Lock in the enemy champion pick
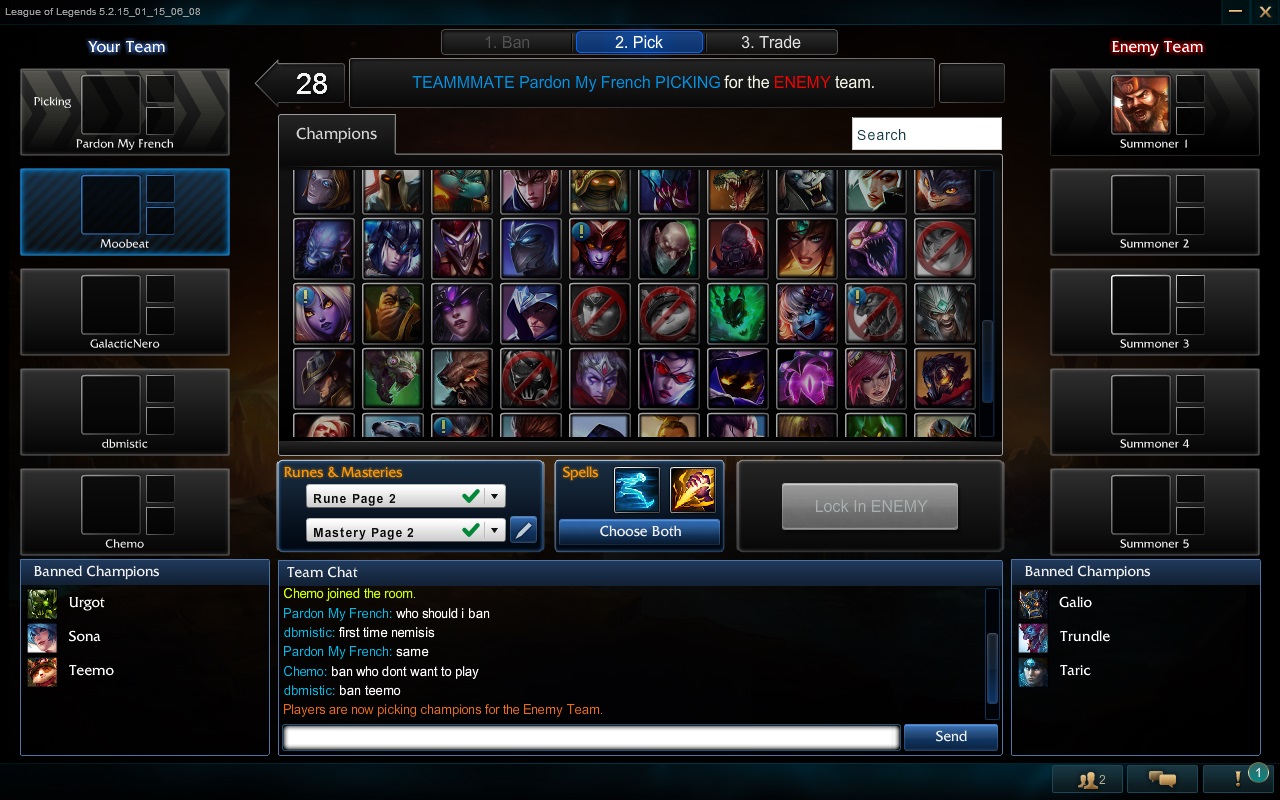This screenshot has width=1280, height=800. tap(869, 506)
